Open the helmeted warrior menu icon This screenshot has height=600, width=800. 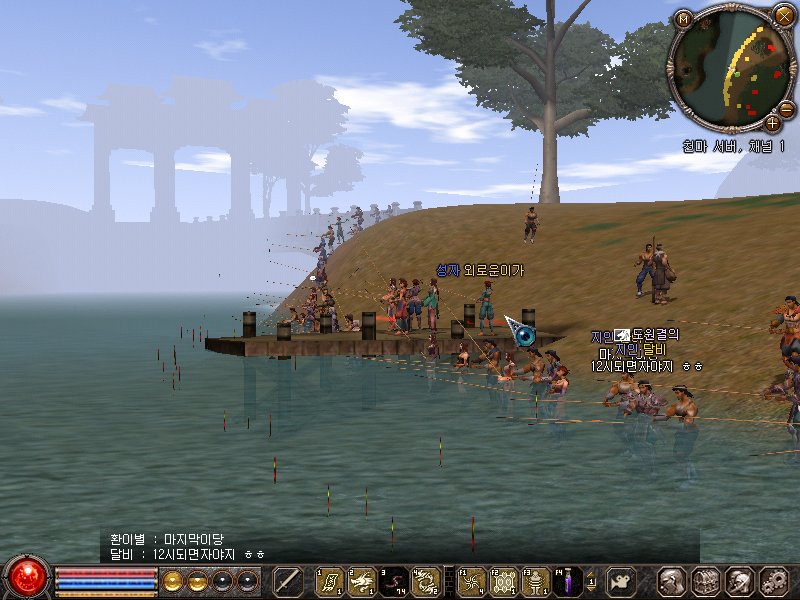[739, 580]
